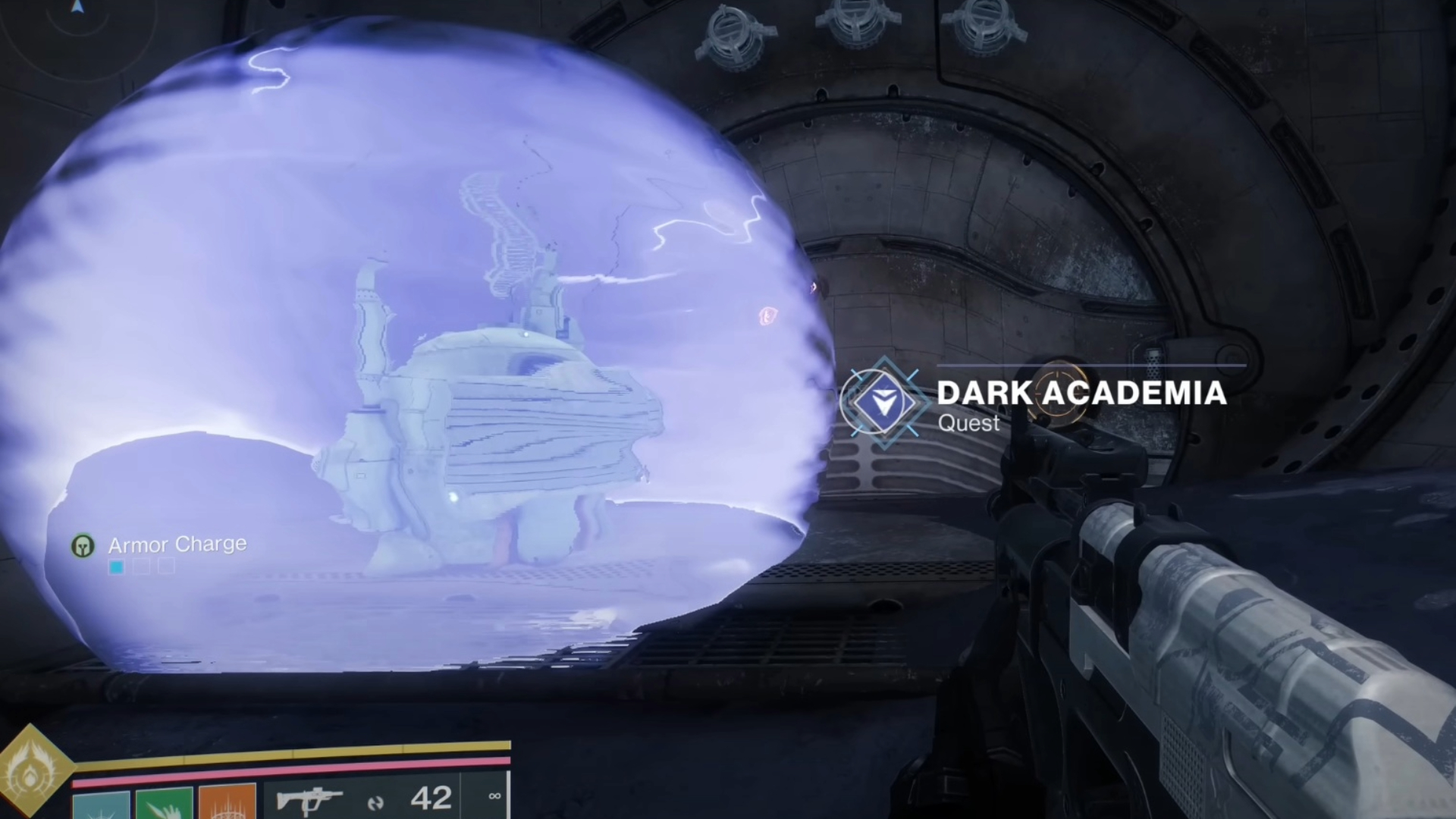Click the Armor Charge helmet icon
The height and width of the screenshot is (819, 1456).
pyautogui.click(x=83, y=545)
